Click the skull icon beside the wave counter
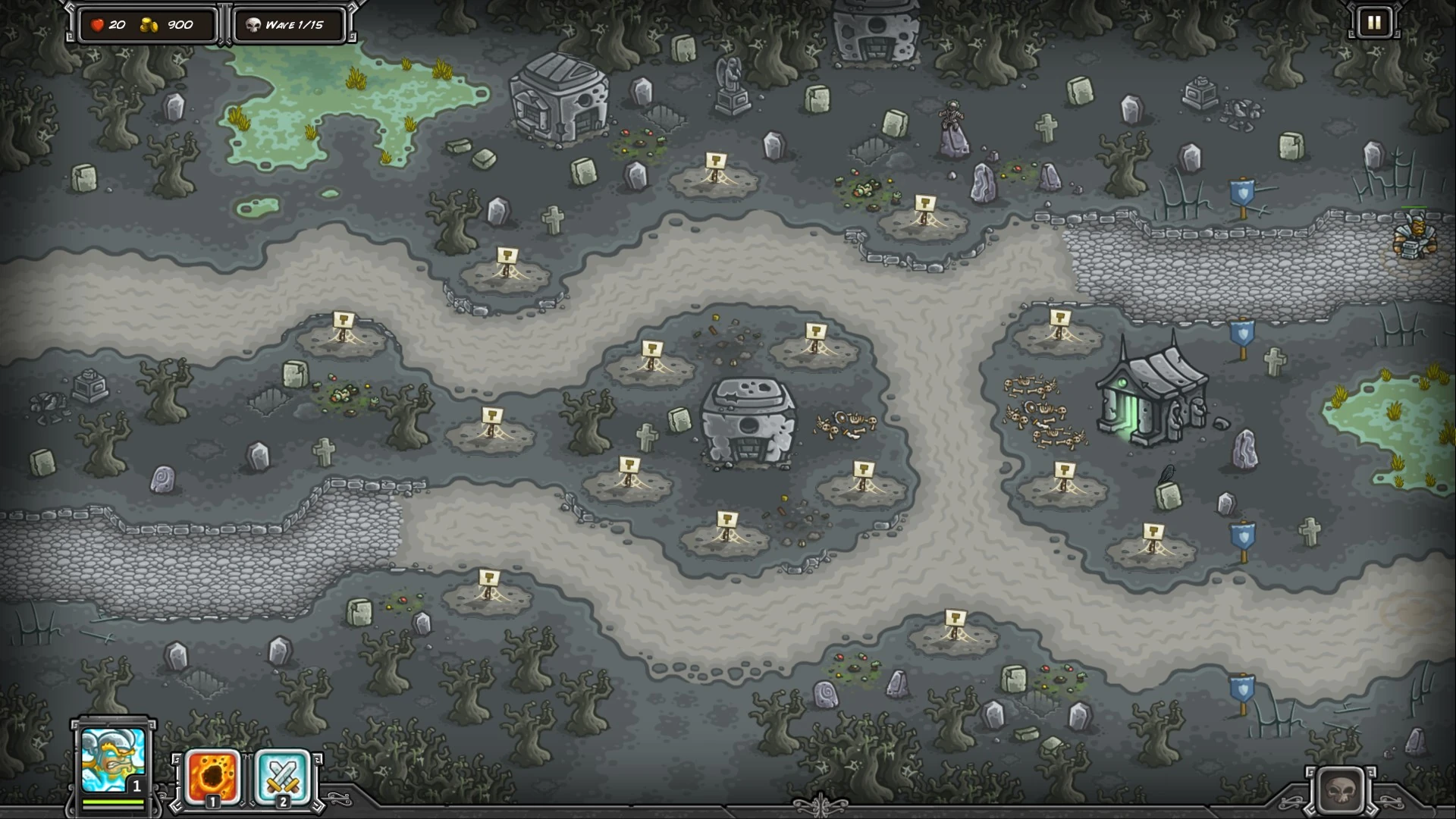The width and height of the screenshot is (1456, 819). click(256, 25)
